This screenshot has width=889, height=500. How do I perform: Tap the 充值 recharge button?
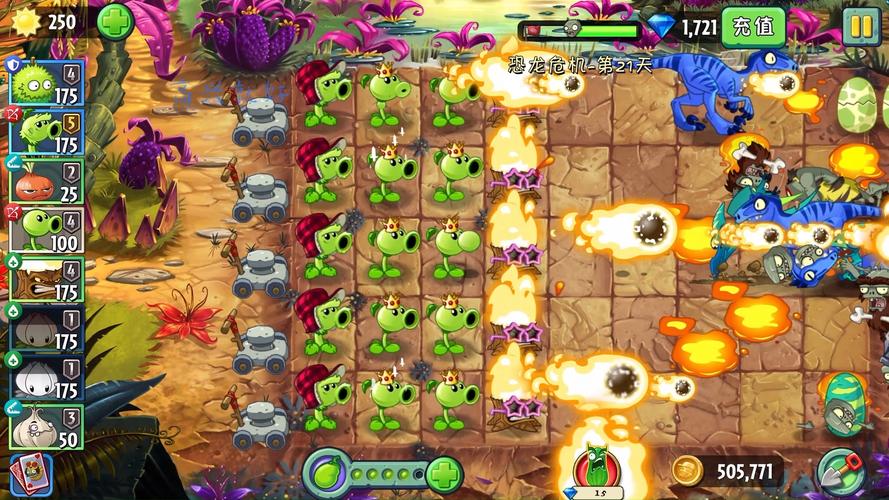(x=753, y=27)
